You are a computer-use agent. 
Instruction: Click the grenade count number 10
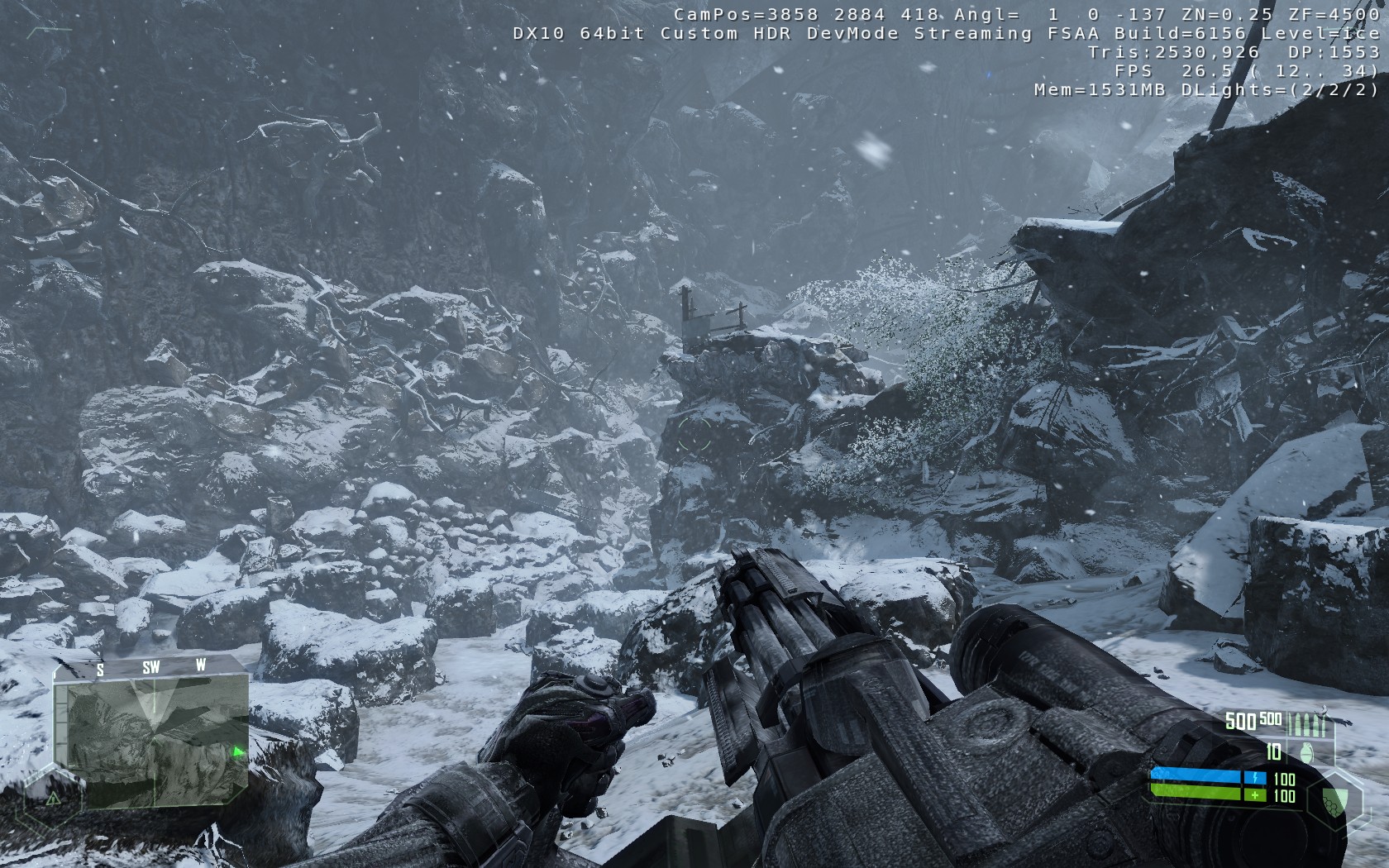(1273, 752)
